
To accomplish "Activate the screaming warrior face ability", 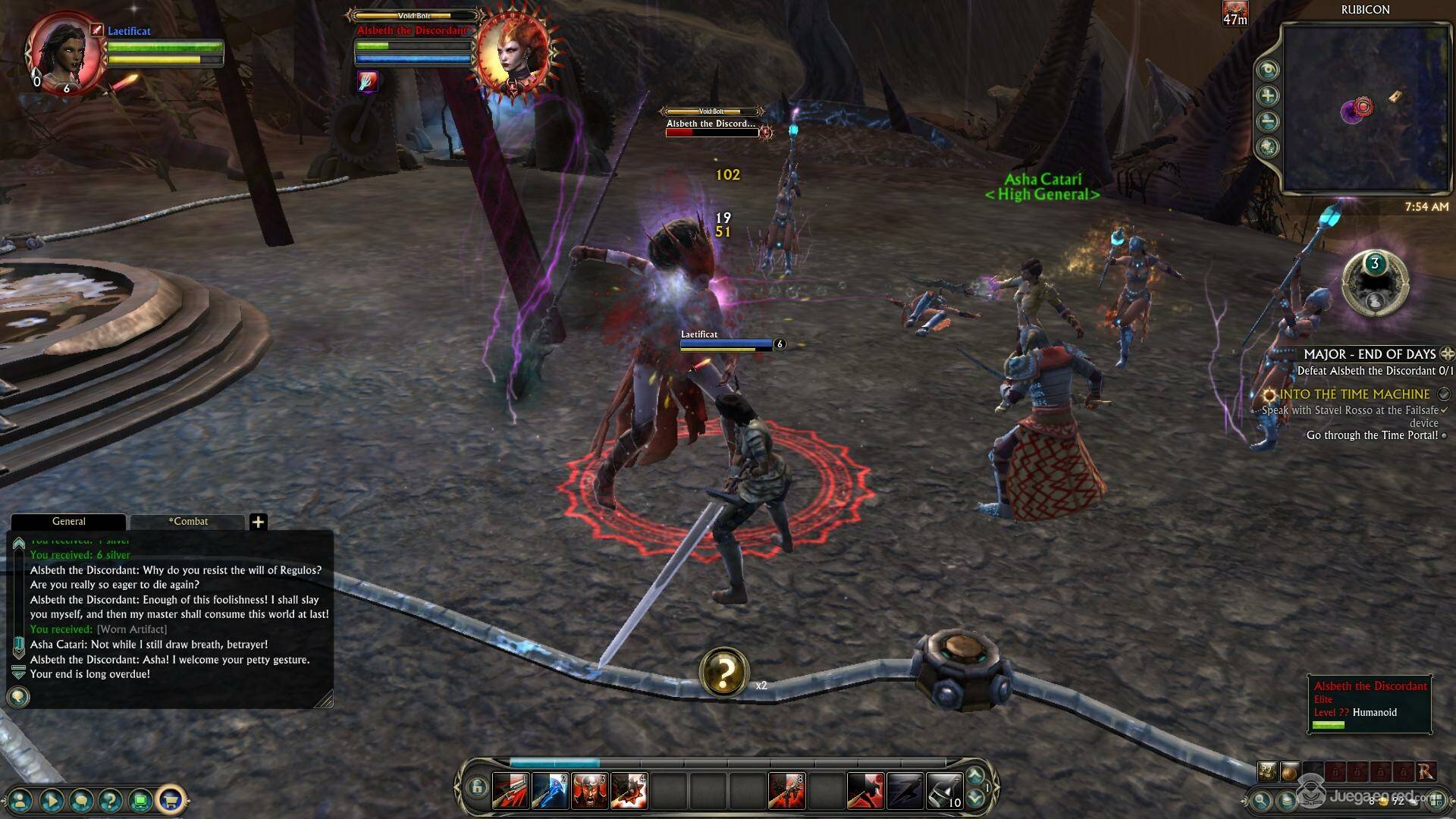I will coord(589,790).
